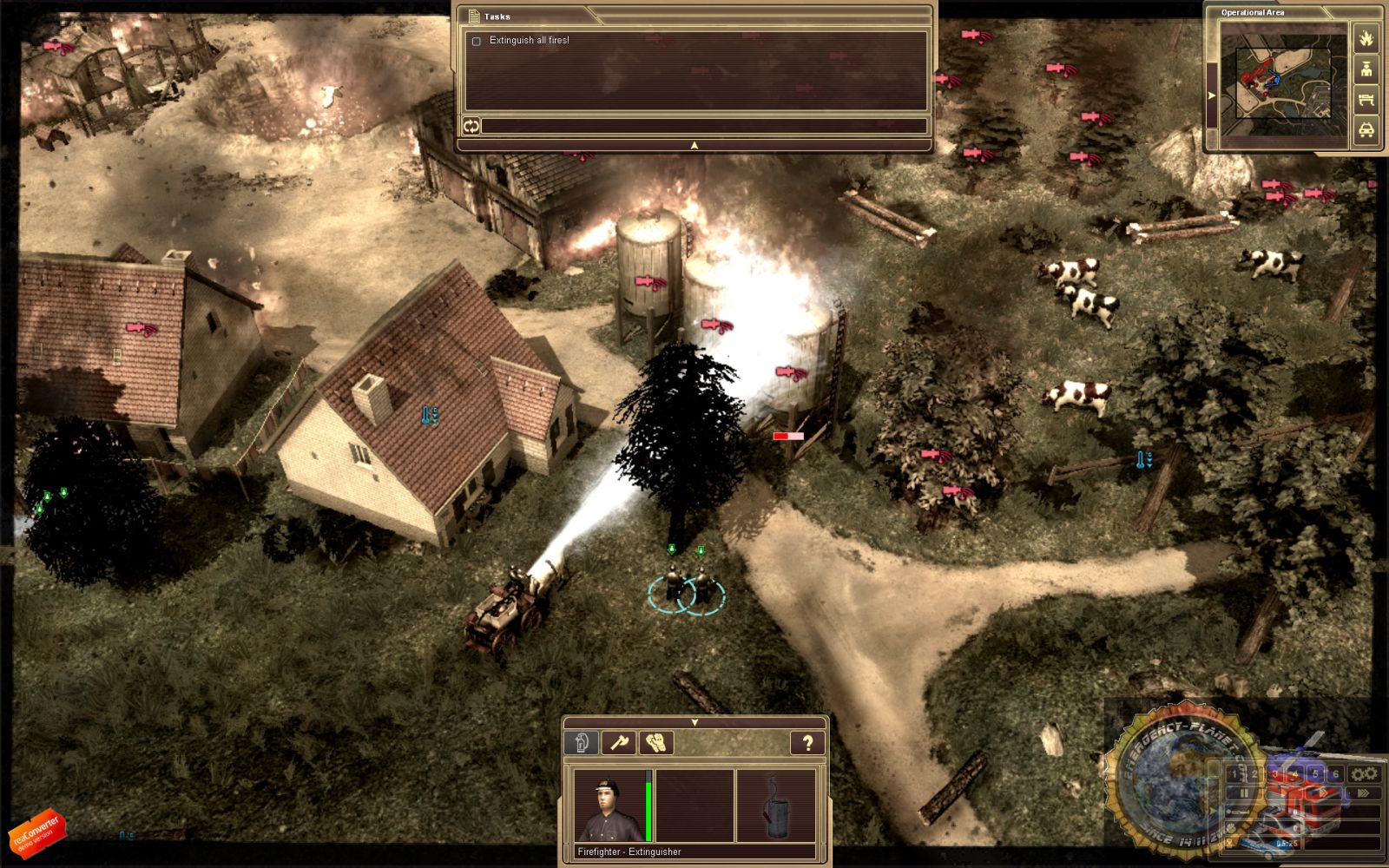Open the question mark help button
Viewport: 1389px width, 868px height.
(806, 743)
